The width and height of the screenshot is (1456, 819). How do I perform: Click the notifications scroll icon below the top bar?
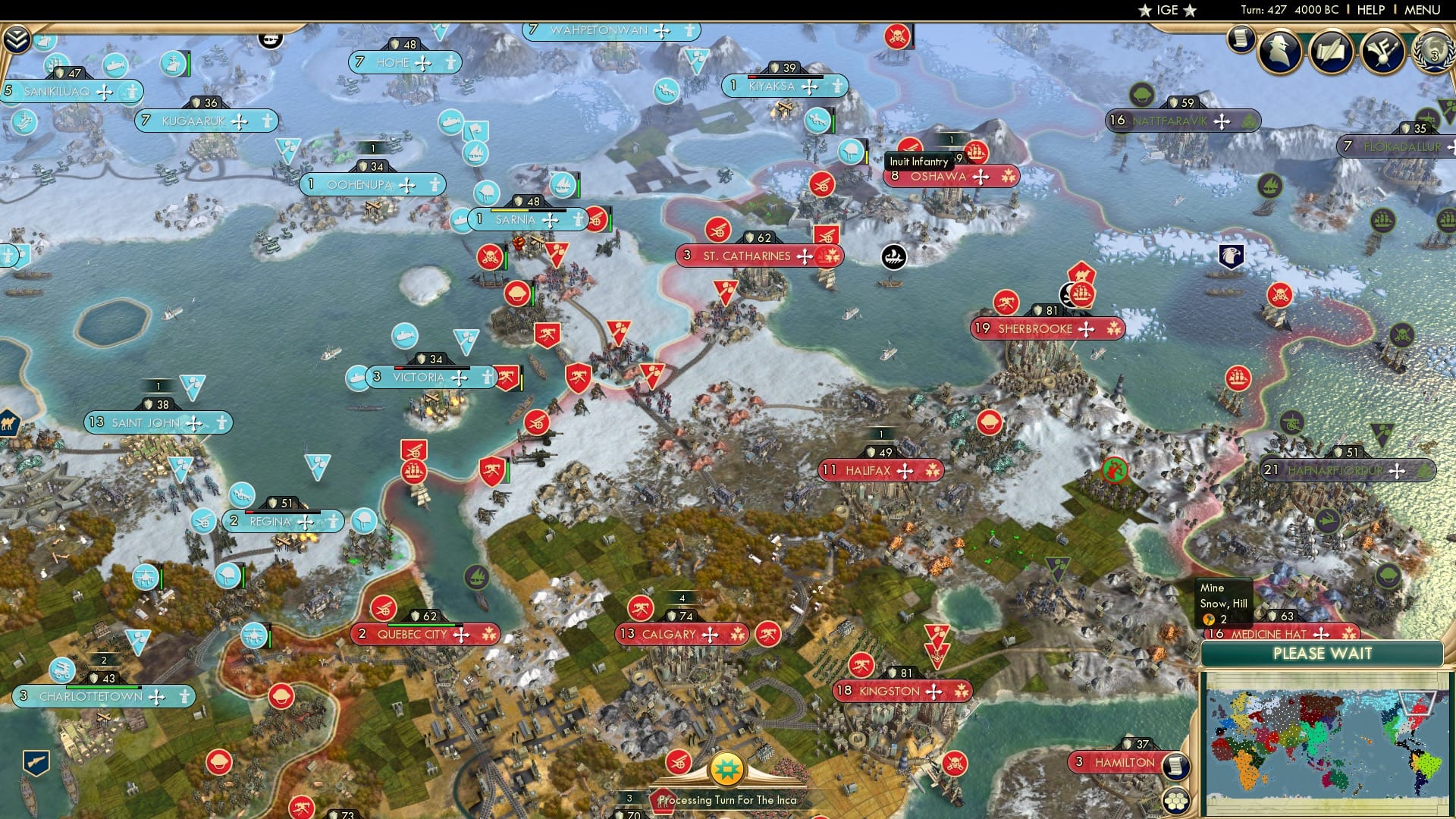point(1241,38)
